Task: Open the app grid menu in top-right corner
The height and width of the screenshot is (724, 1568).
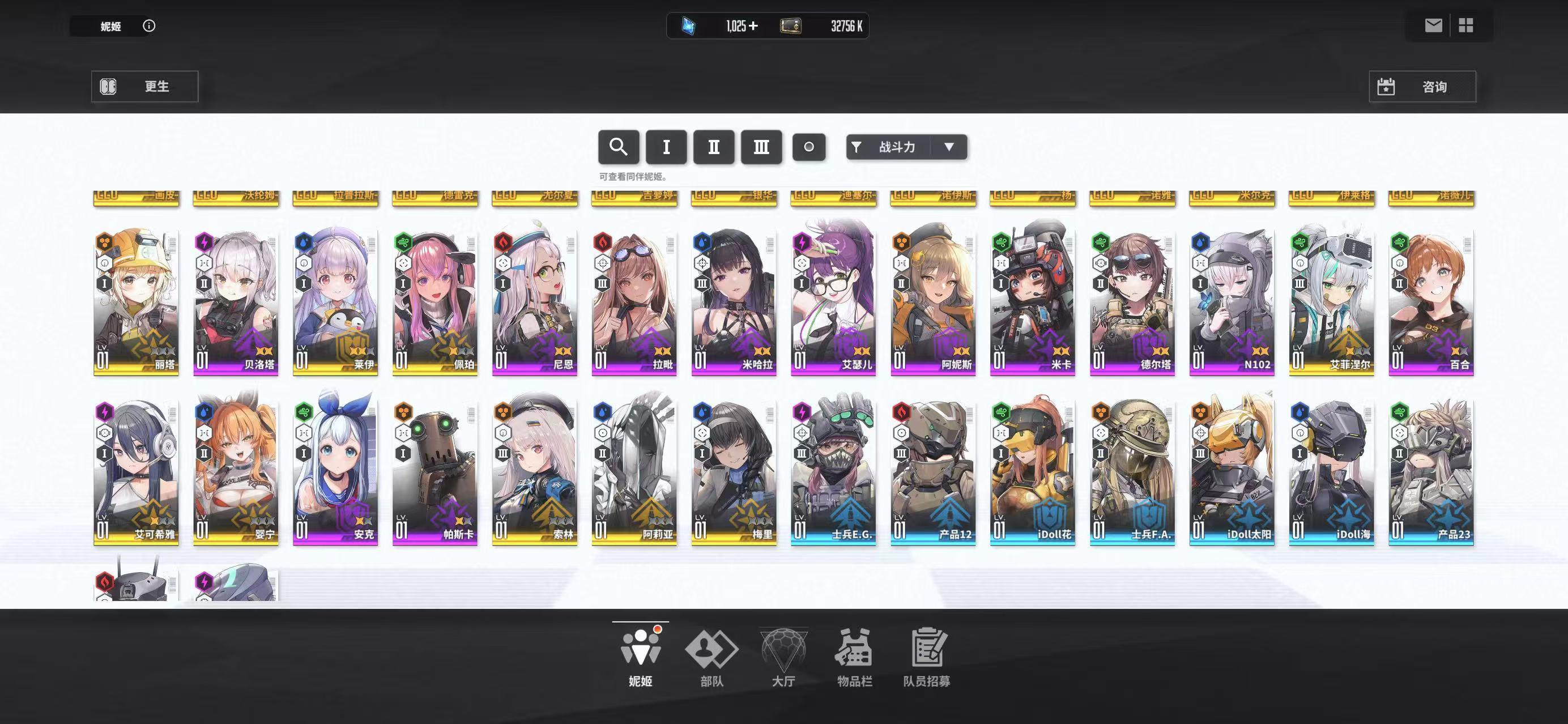Action: click(x=1467, y=25)
